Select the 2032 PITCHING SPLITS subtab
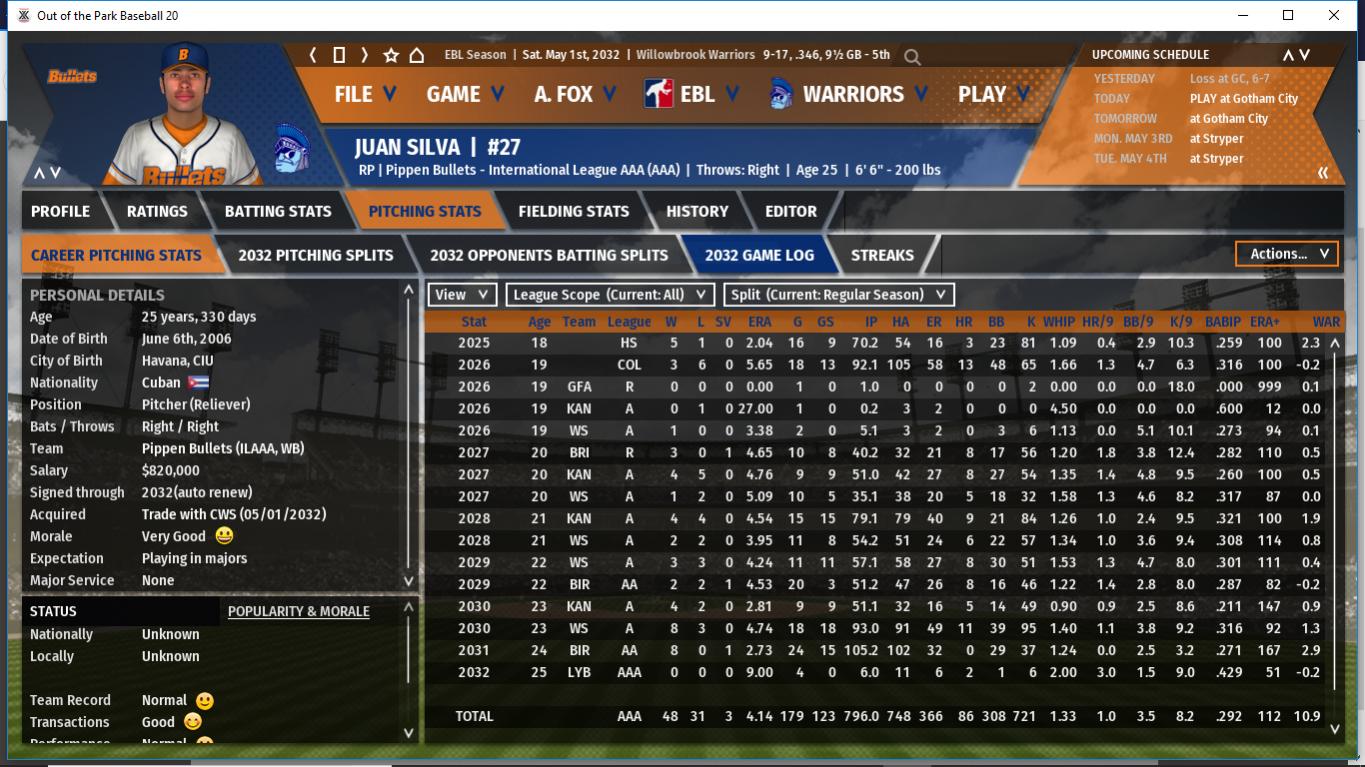Viewport: 1365px width, 767px height. tap(315, 255)
